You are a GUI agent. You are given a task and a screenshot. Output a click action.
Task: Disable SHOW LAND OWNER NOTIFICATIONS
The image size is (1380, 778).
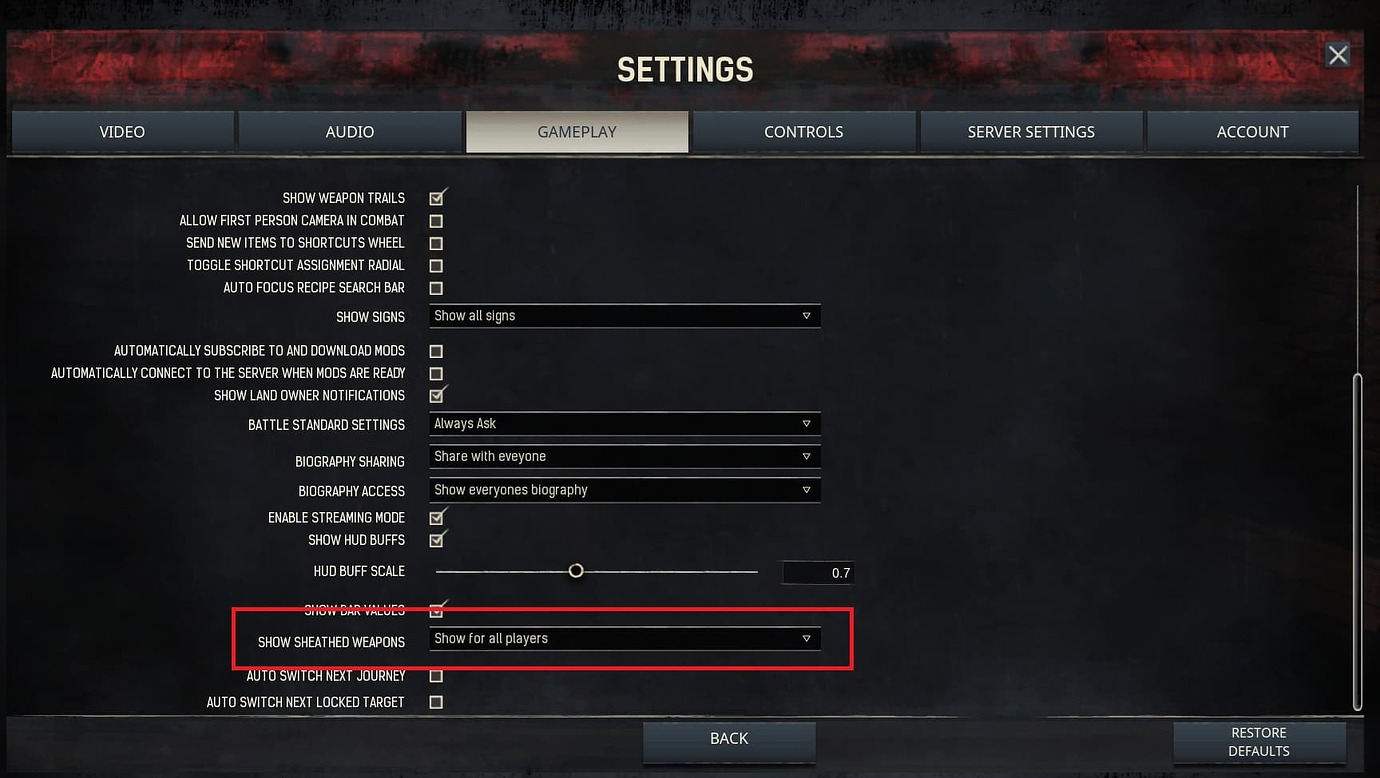click(x=436, y=395)
